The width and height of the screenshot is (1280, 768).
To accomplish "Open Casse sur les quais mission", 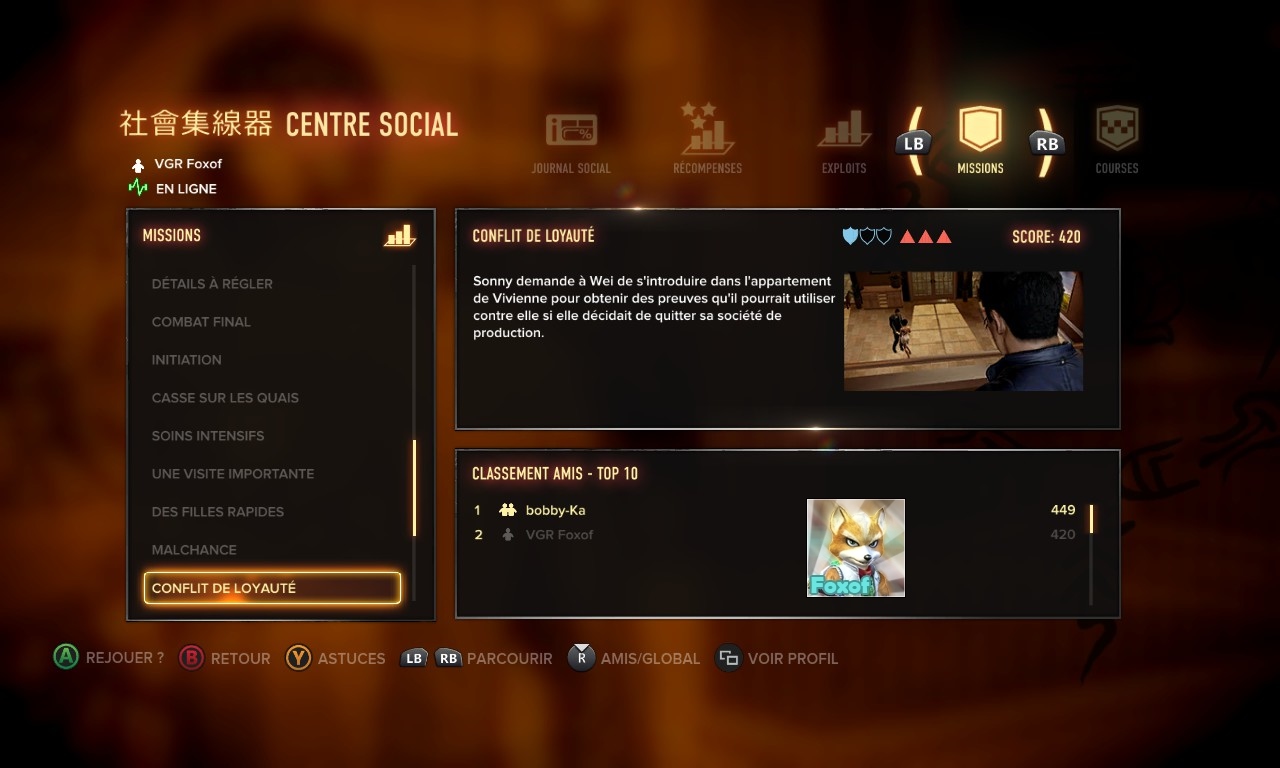I will 225,398.
